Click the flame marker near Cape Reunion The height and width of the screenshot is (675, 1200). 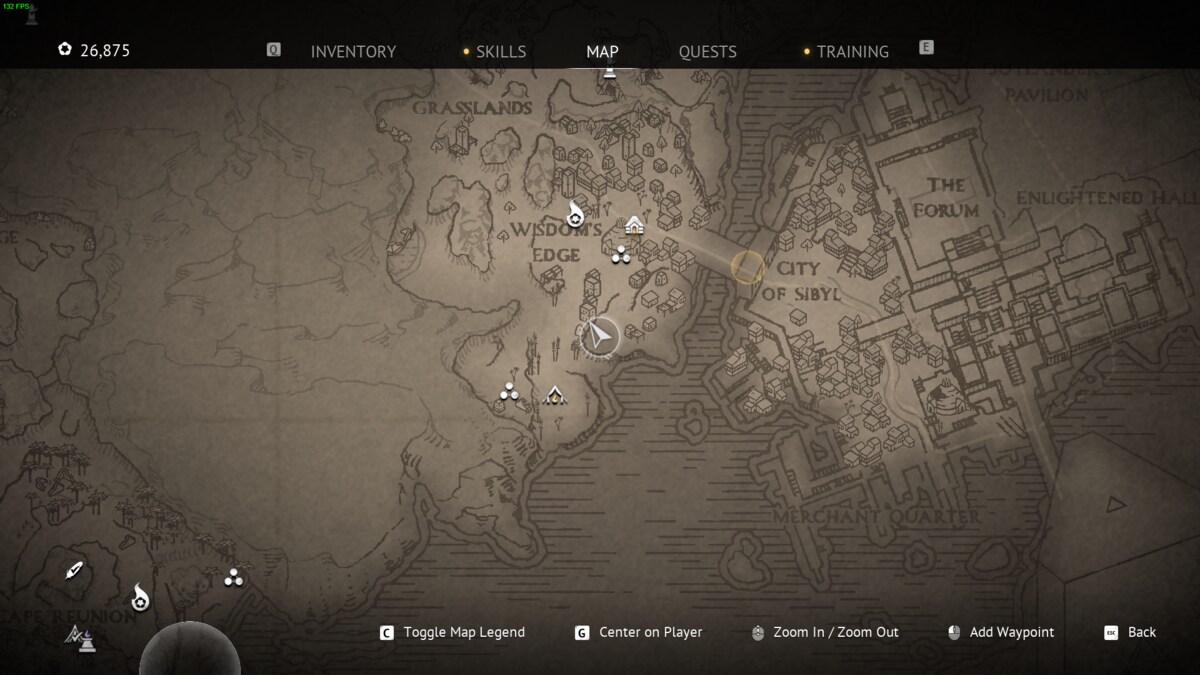pyautogui.click(x=140, y=598)
